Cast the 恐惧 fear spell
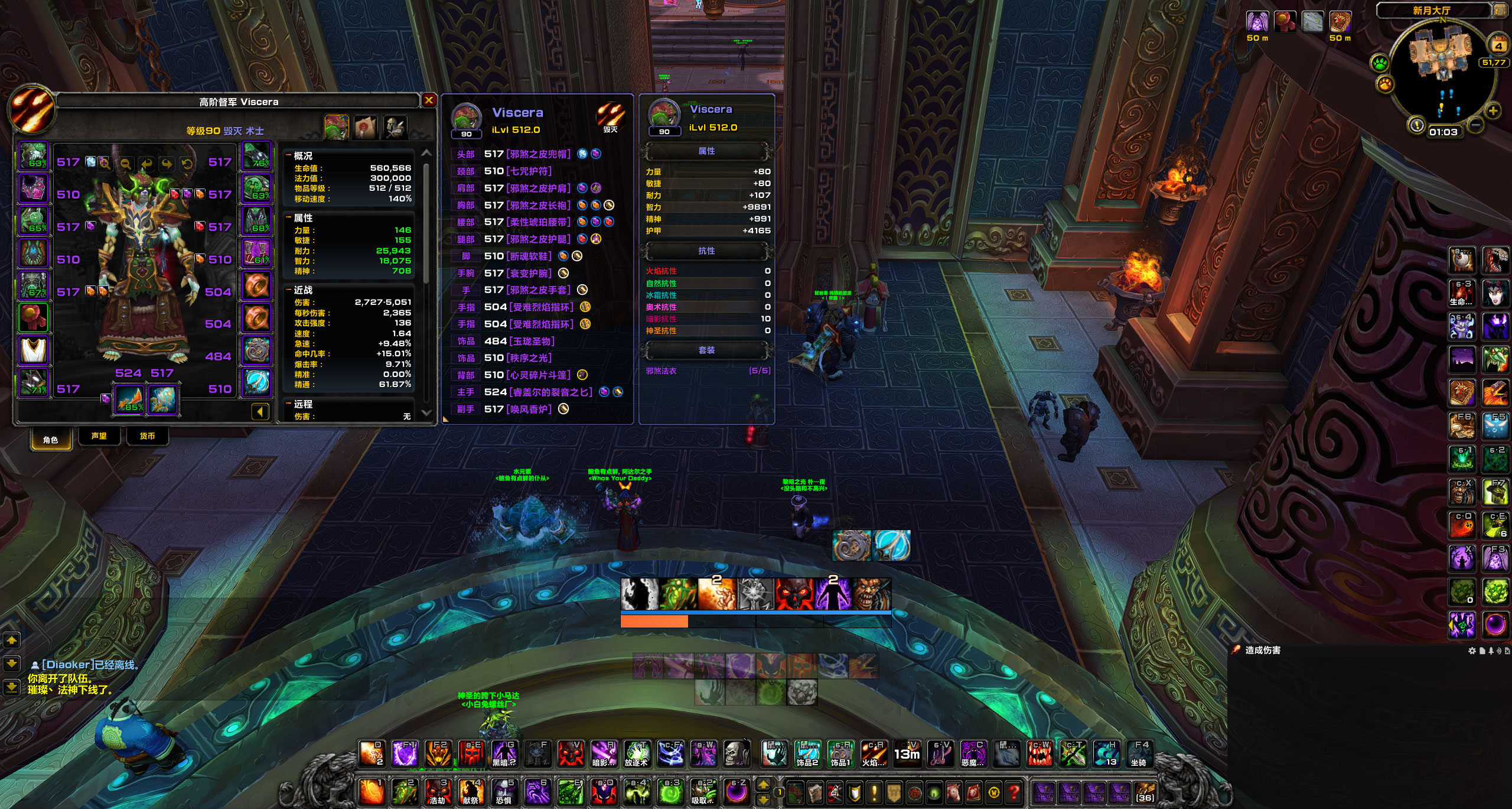The image size is (1512, 809). 504,791
